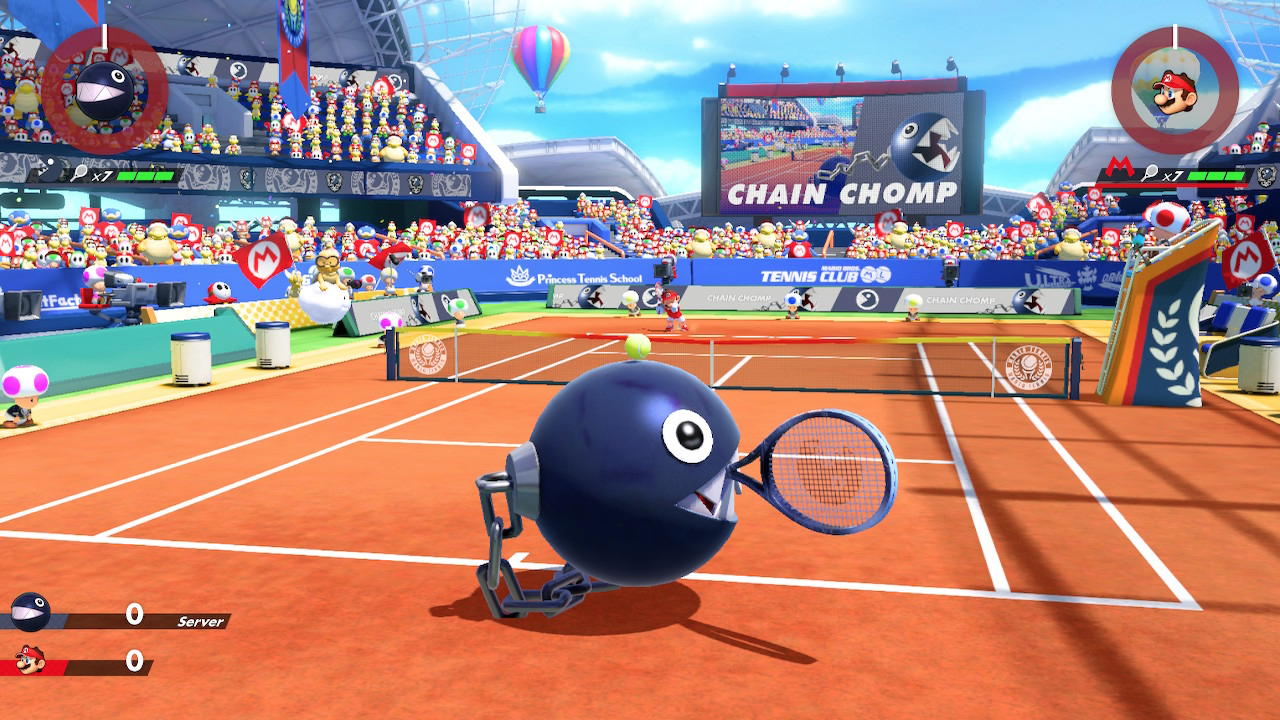Click the racket icon under Mario's gauge
1280x720 pixels.
click(x=1150, y=176)
